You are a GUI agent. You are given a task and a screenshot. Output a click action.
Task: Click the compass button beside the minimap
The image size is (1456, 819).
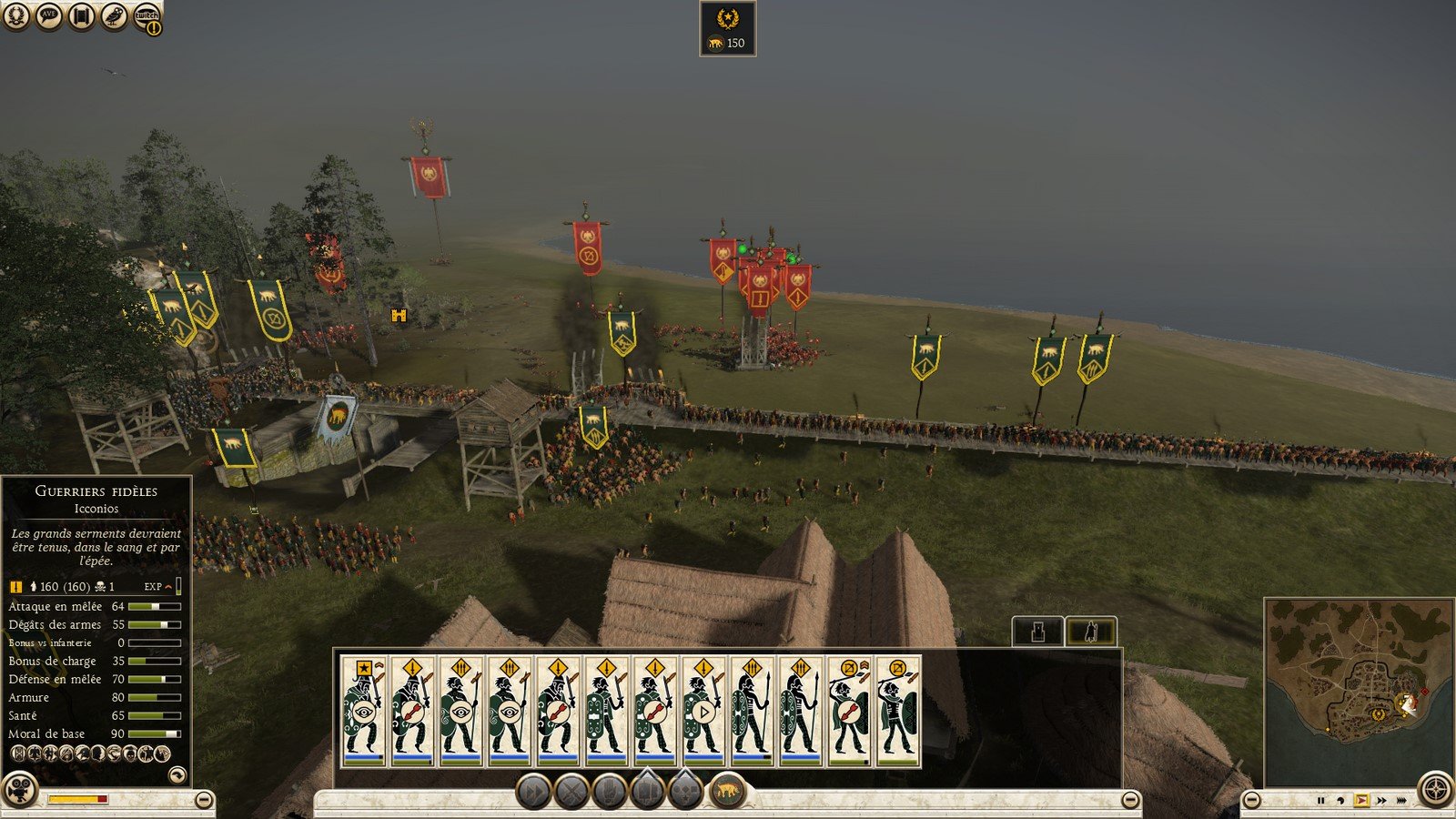tap(1435, 788)
